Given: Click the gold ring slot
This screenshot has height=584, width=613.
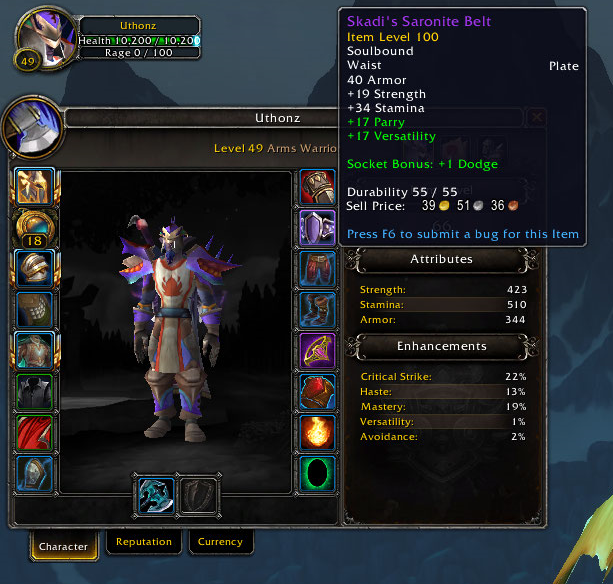Looking at the screenshot, I should tap(318, 351).
